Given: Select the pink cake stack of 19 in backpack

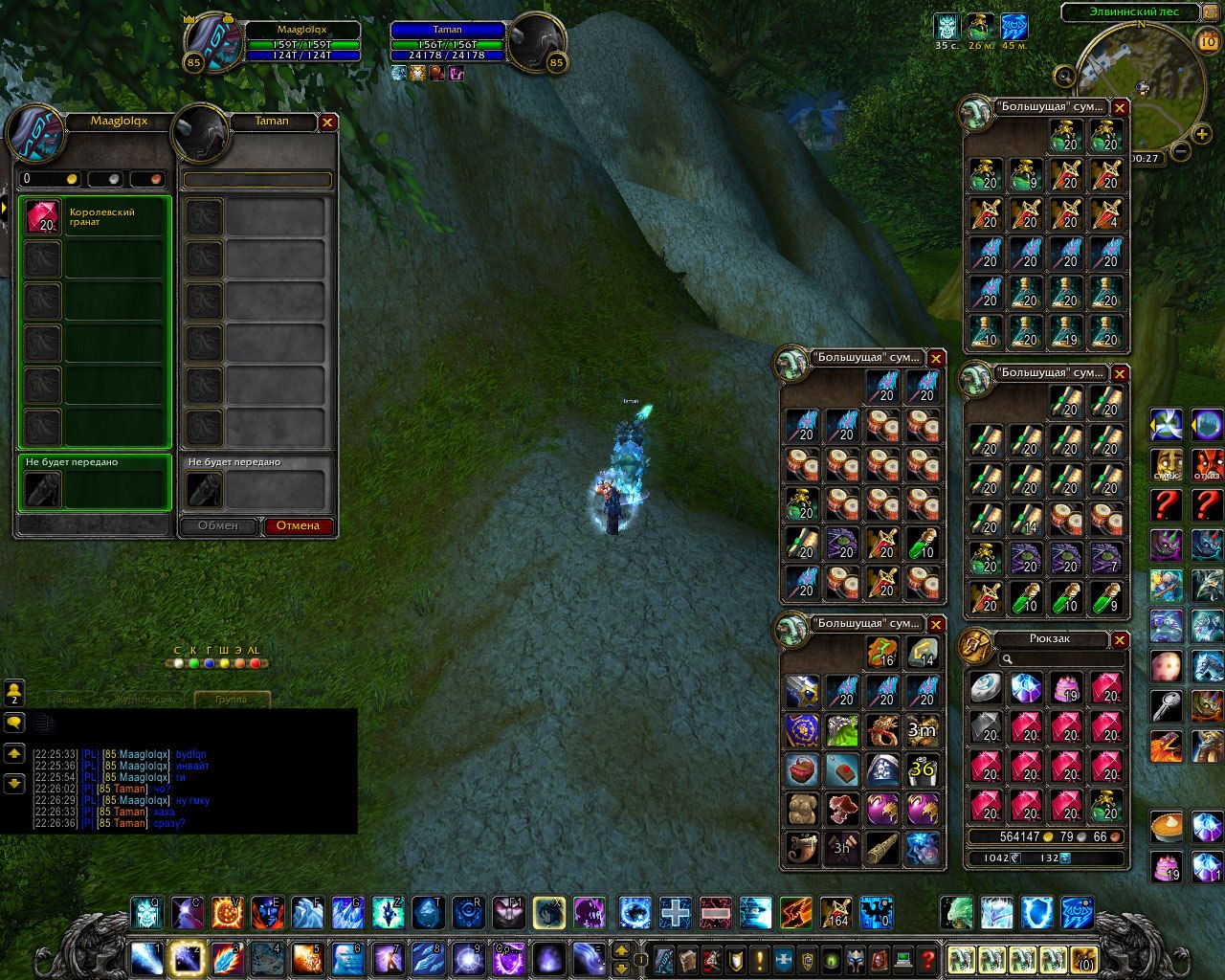Looking at the screenshot, I should click(1066, 687).
